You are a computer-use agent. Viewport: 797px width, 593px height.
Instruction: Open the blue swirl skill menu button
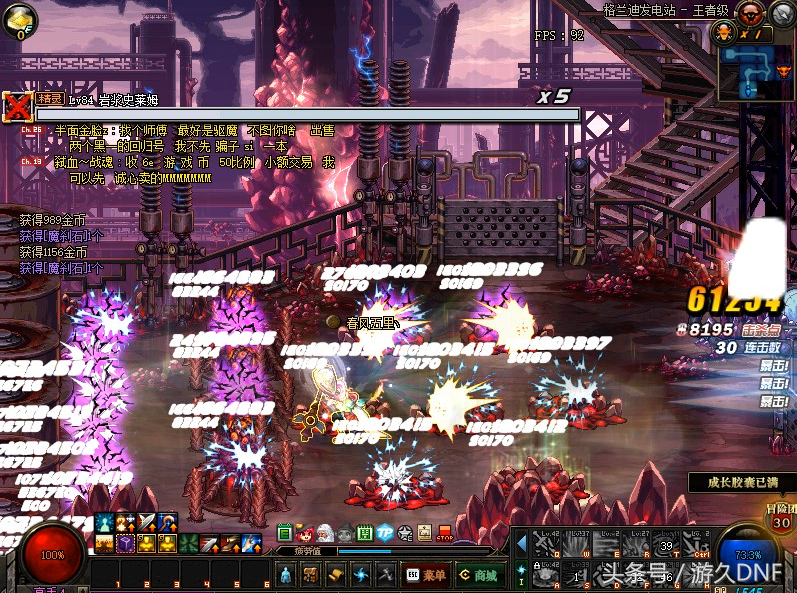point(361,575)
